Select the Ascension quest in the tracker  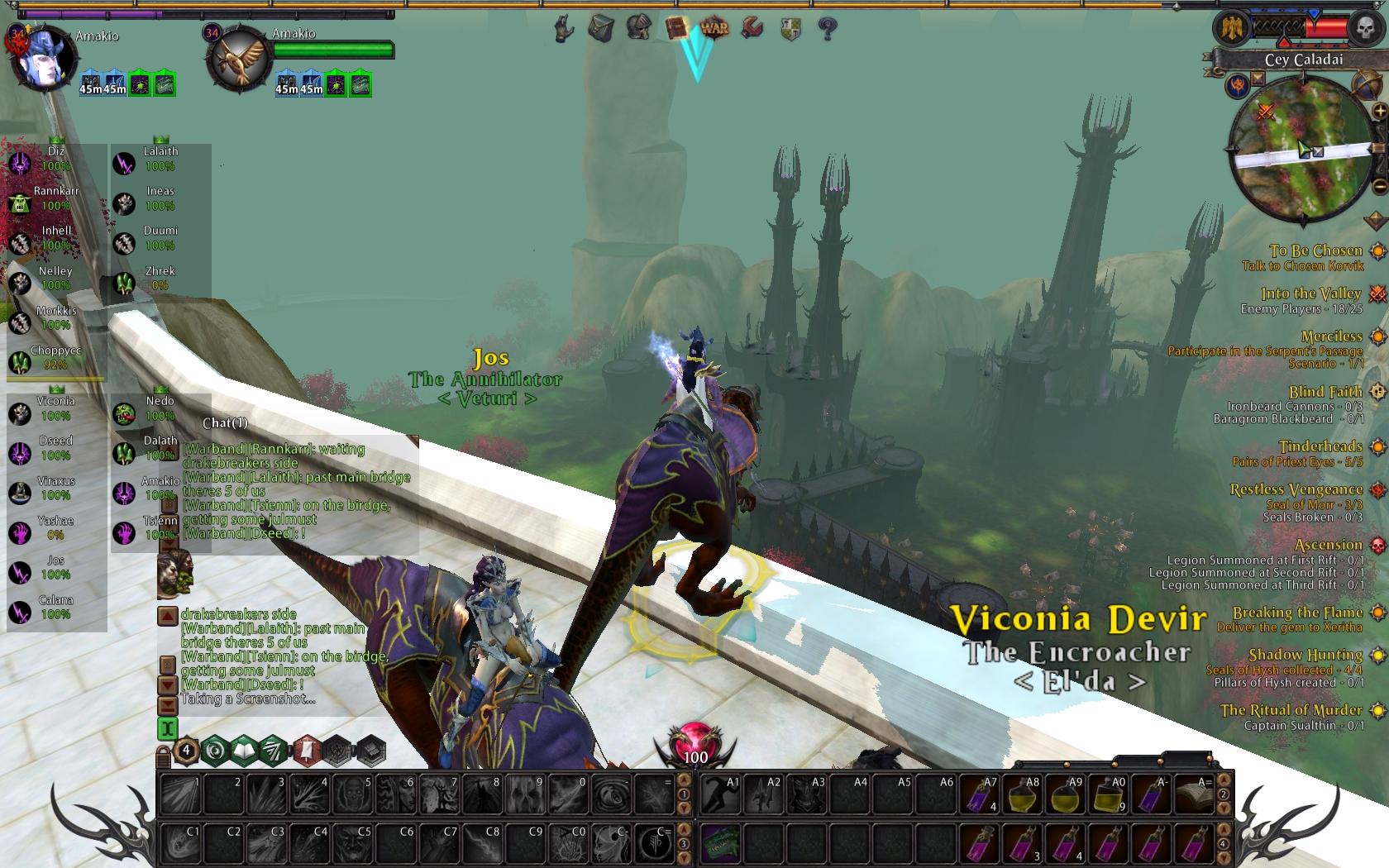[x=1328, y=545]
